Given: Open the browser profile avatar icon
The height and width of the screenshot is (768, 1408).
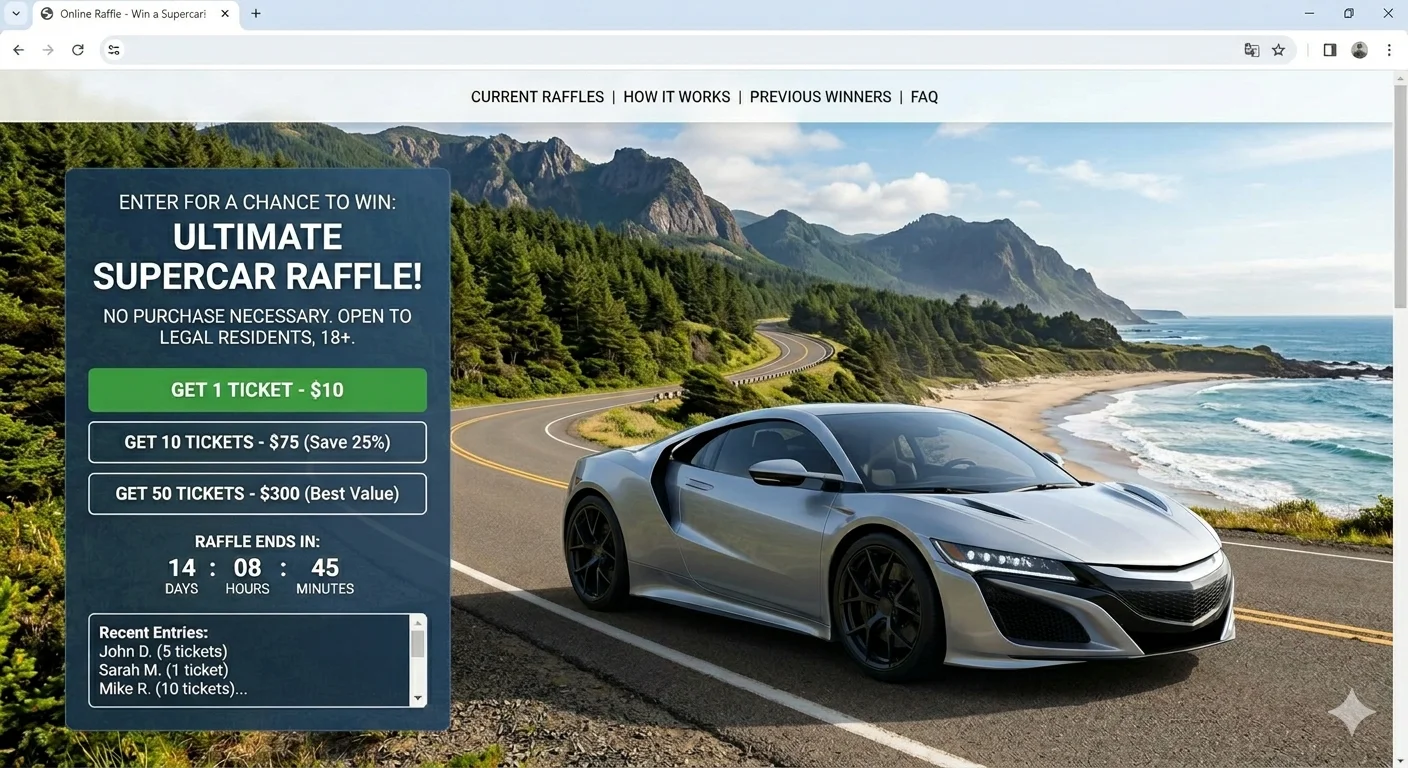Looking at the screenshot, I should coord(1358,49).
